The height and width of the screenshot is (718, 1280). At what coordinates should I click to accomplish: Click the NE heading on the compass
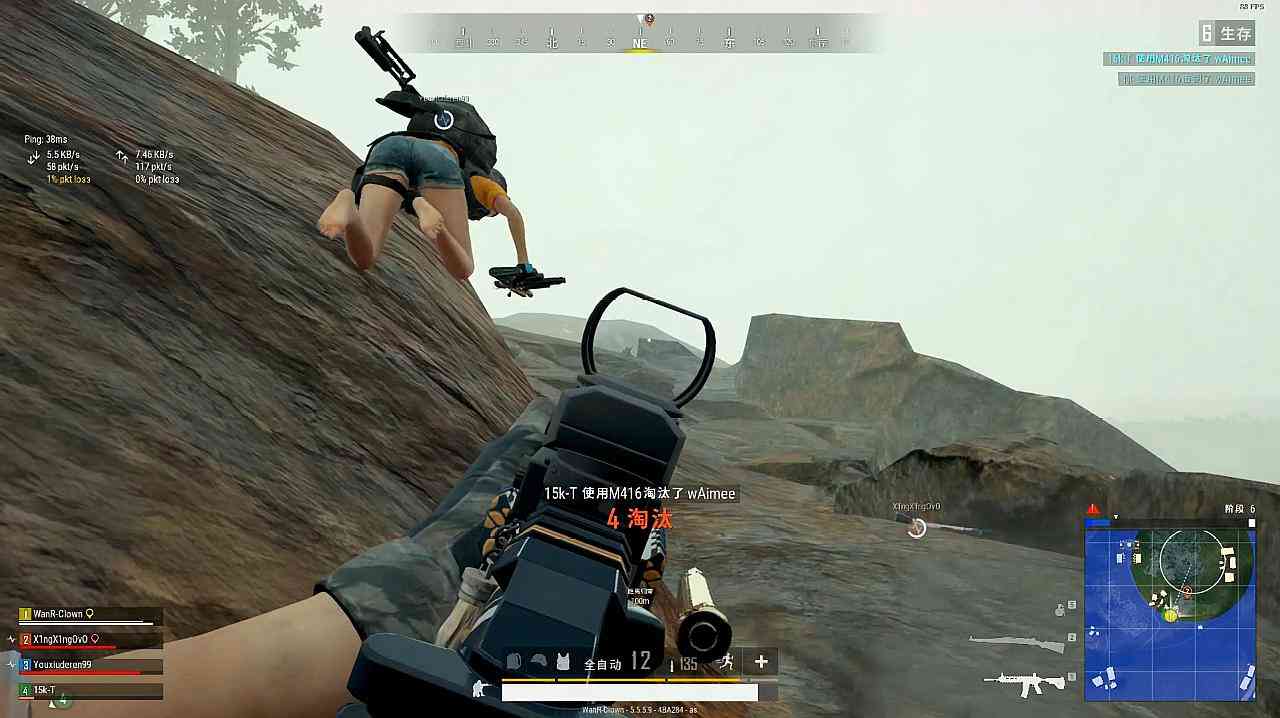[640, 44]
